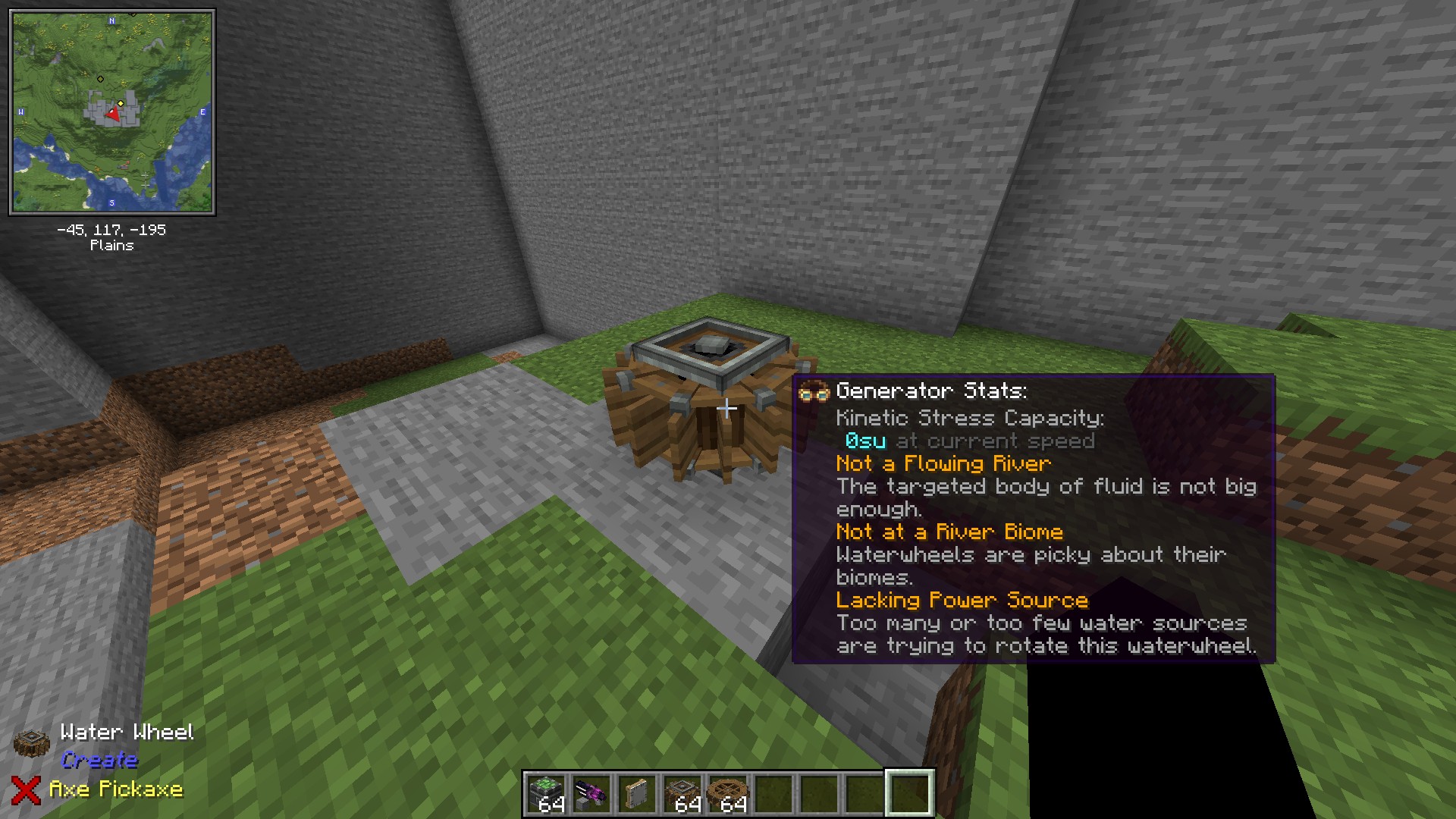Select the large water wheel stack
This screenshot has height=819, width=1456.
(x=728, y=793)
